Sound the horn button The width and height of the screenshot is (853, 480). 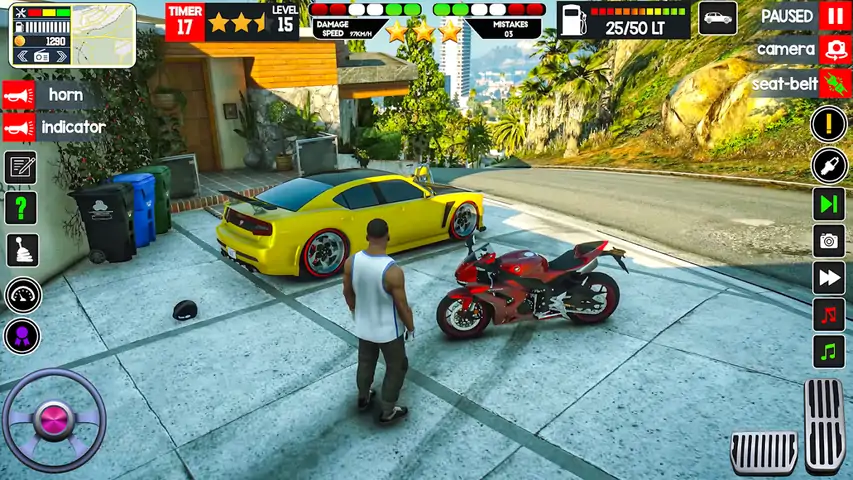coord(19,95)
